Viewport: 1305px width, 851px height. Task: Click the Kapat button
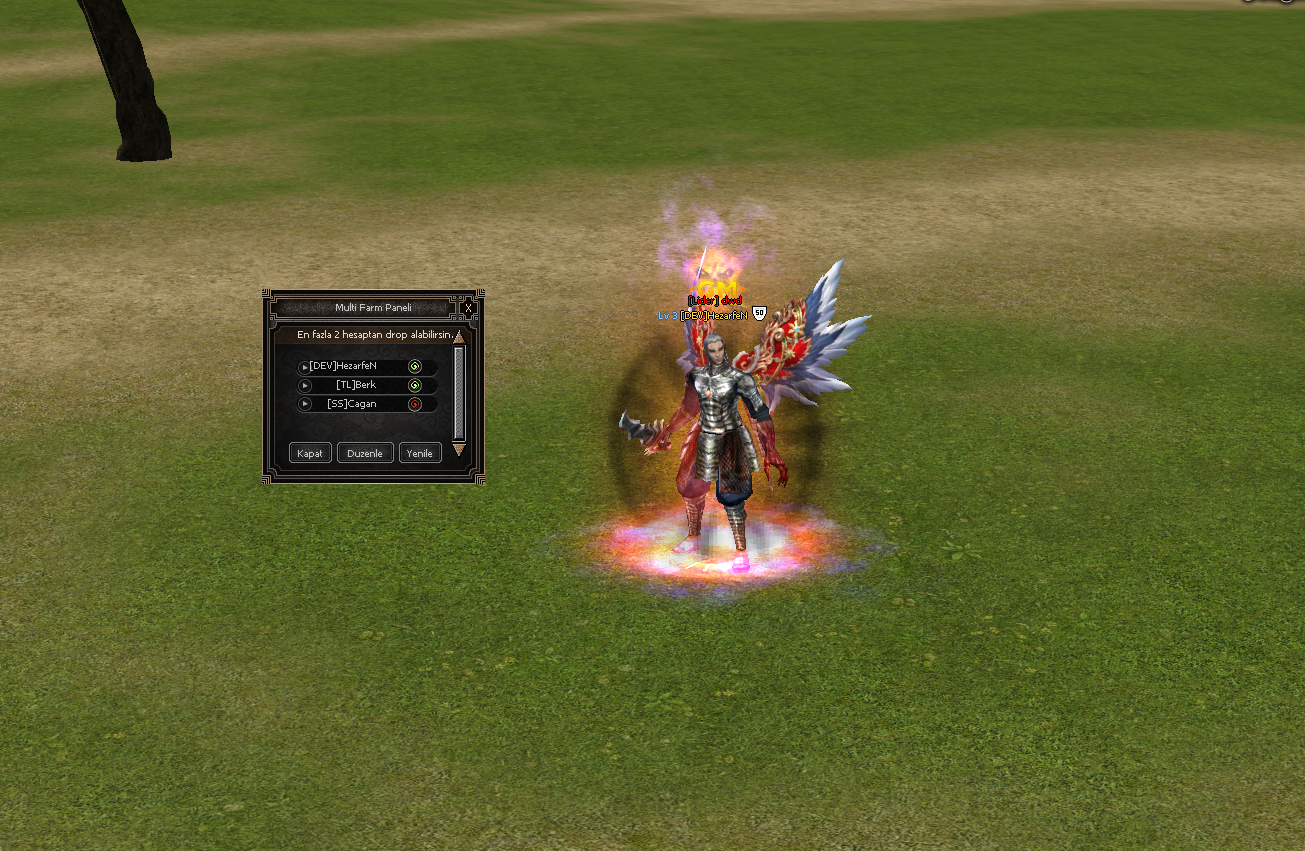310,453
